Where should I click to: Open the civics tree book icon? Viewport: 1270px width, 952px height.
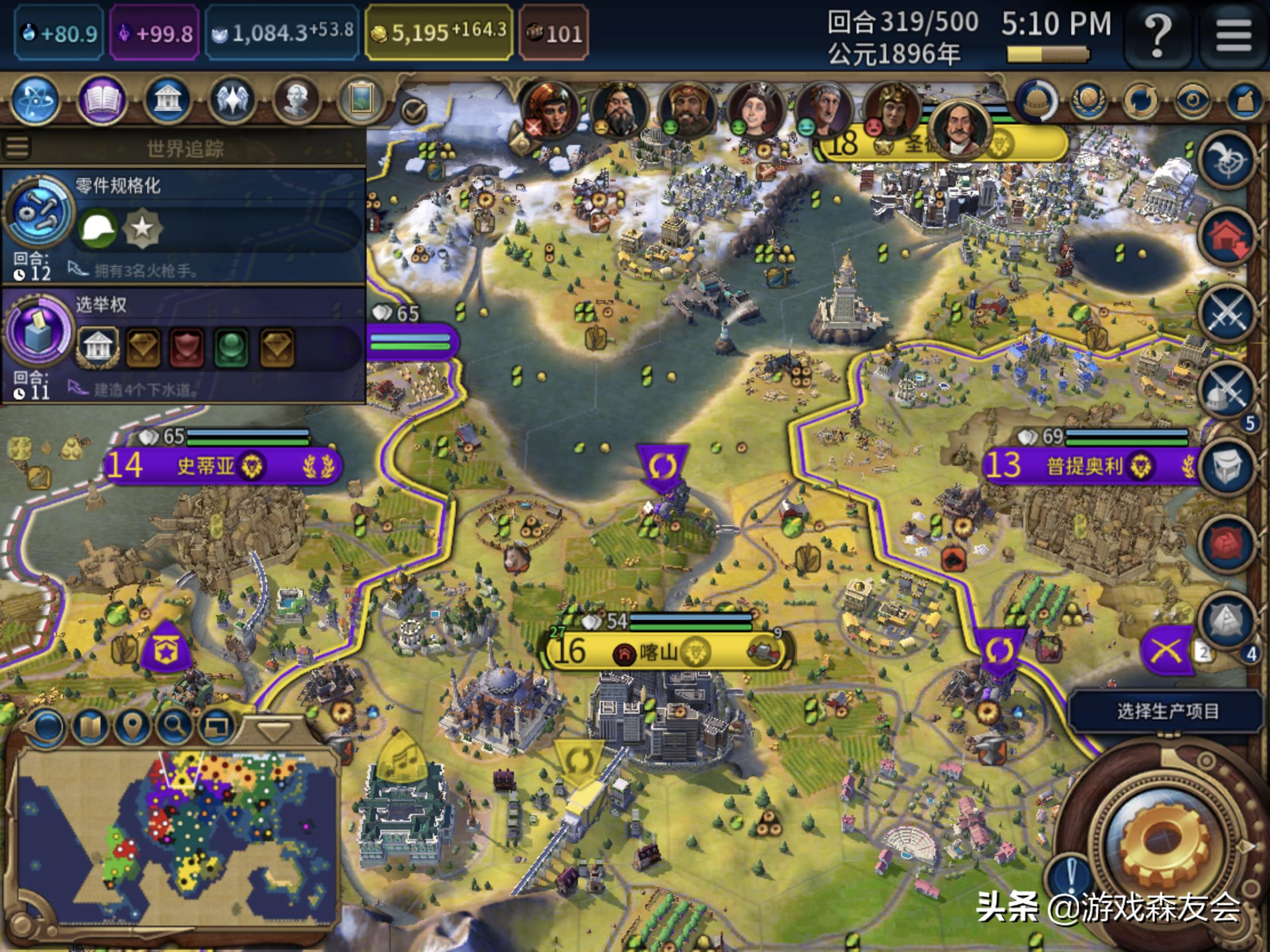click(x=102, y=102)
